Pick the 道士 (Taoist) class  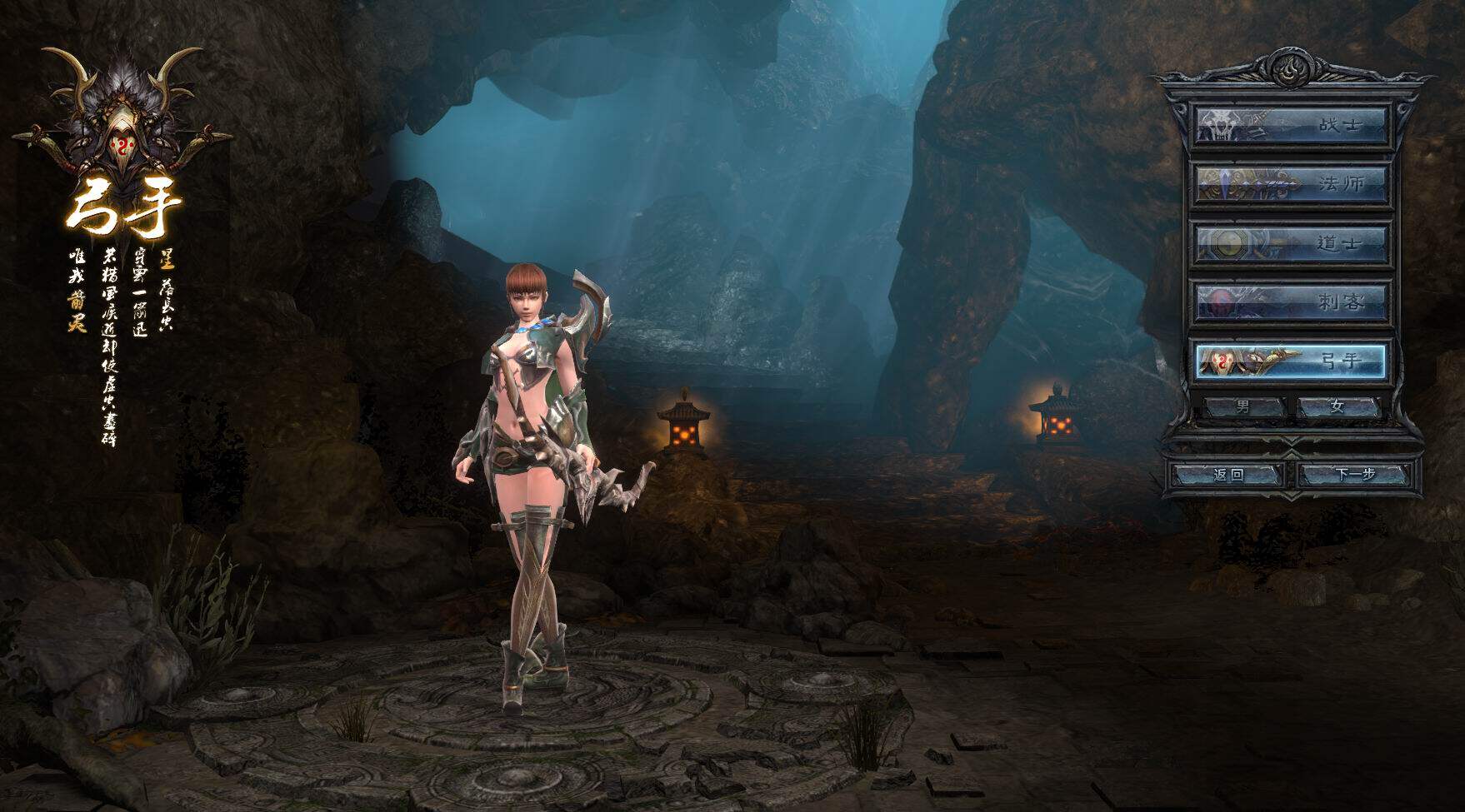point(1291,243)
